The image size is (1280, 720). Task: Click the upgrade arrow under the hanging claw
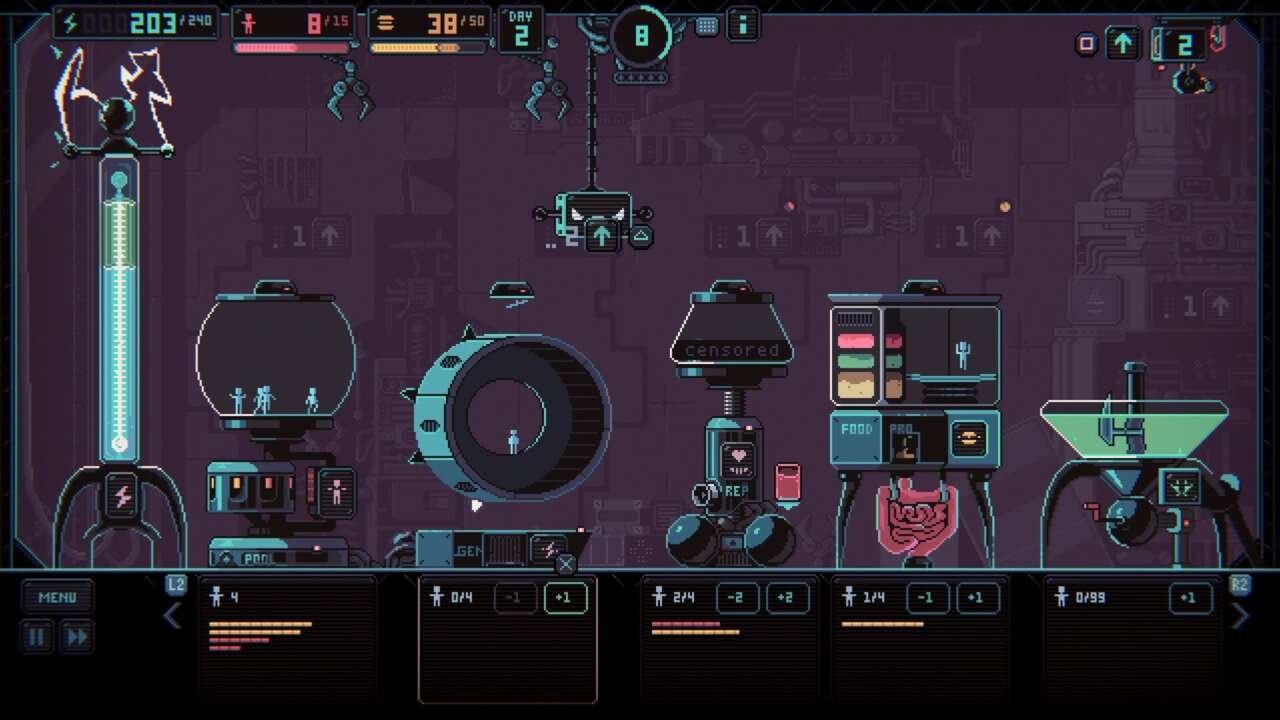point(601,236)
